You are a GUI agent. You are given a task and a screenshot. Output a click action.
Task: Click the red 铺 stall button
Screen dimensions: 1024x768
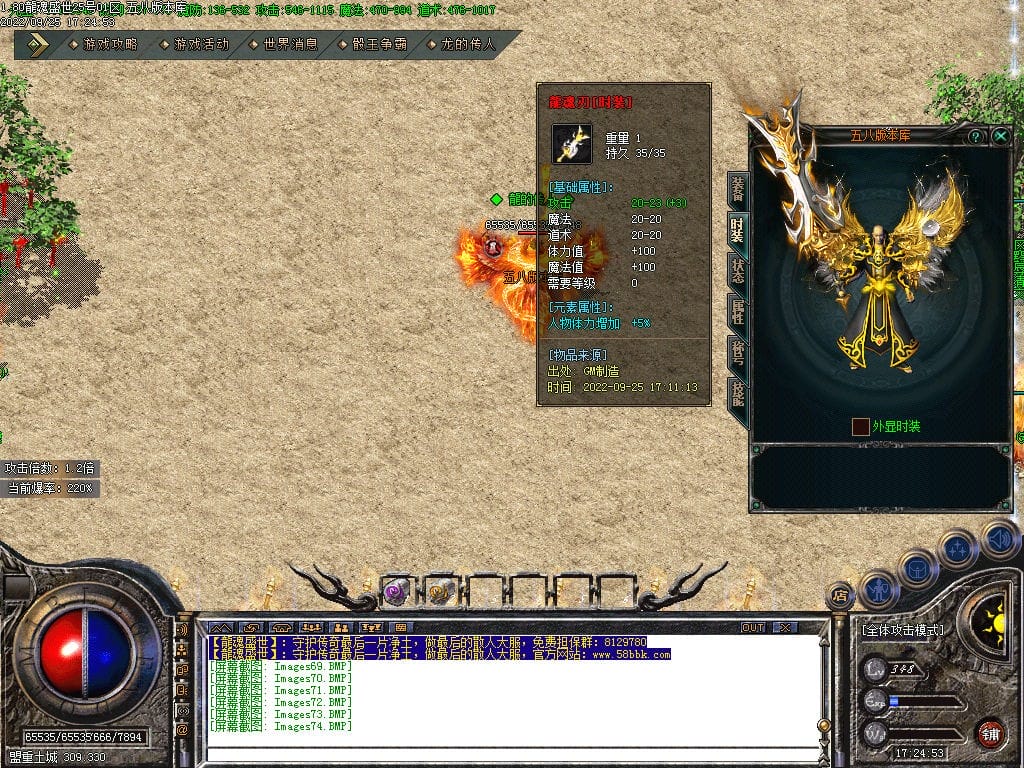pyautogui.click(x=990, y=733)
